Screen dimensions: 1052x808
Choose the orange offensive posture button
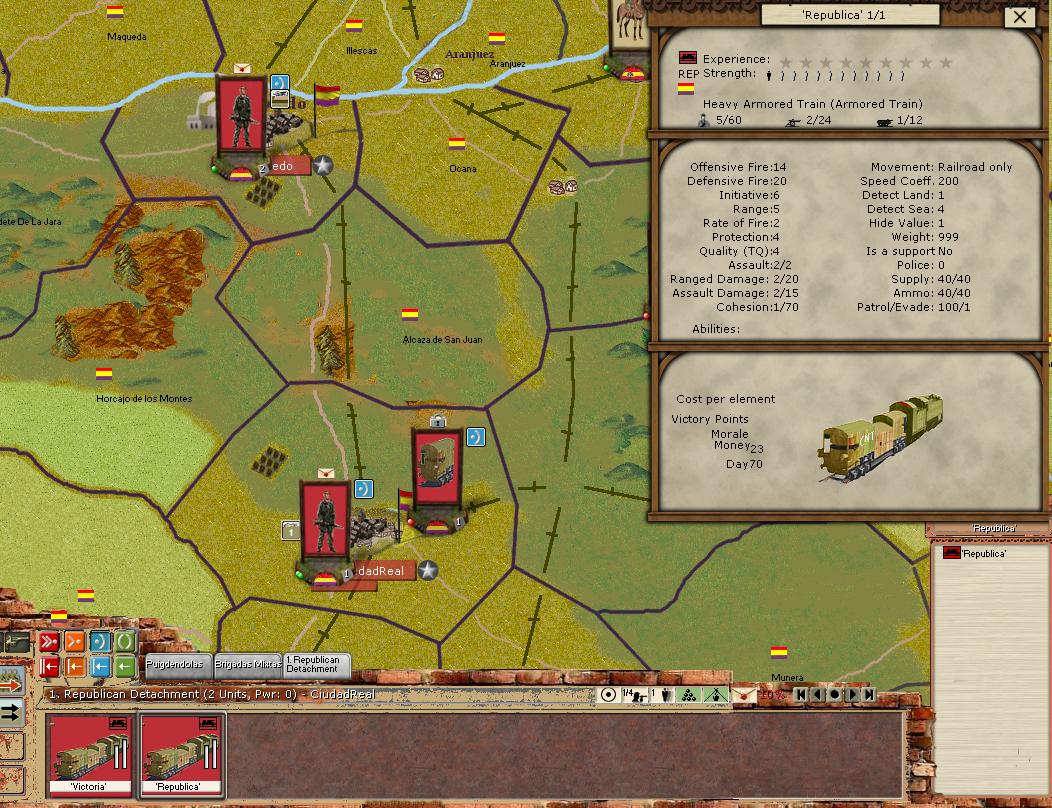(x=75, y=641)
